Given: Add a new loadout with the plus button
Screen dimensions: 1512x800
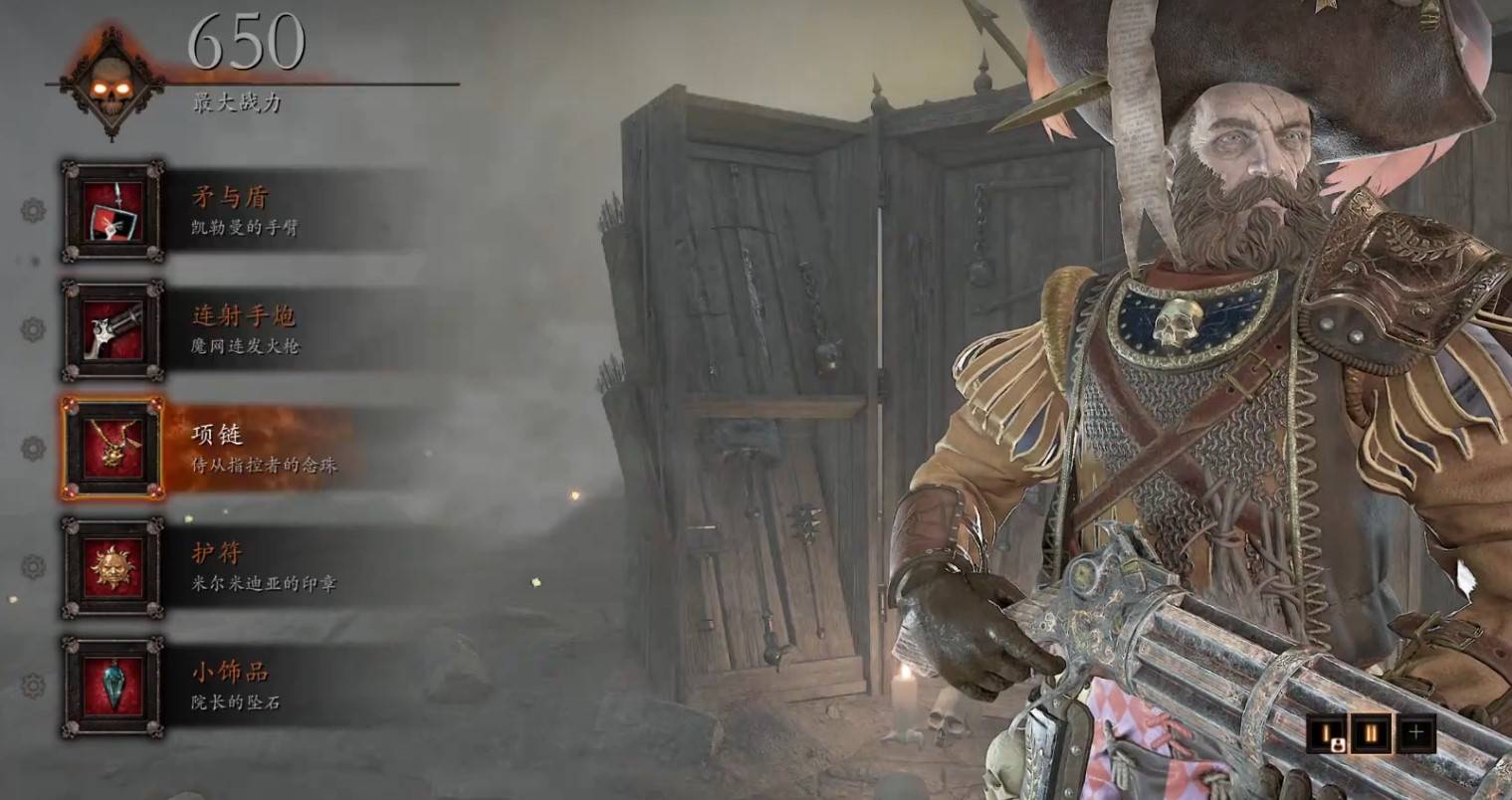Looking at the screenshot, I should pos(1414,734).
